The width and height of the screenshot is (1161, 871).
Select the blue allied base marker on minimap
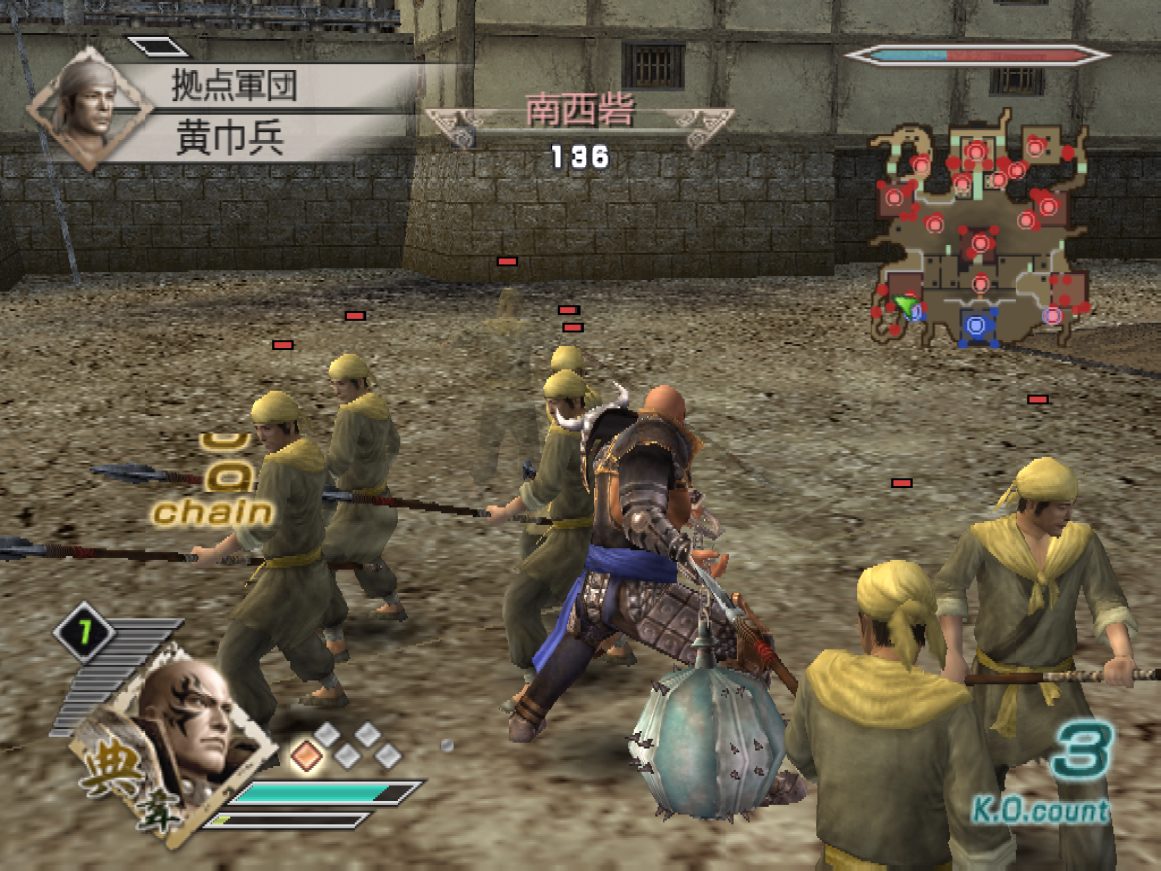coord(977,324)
